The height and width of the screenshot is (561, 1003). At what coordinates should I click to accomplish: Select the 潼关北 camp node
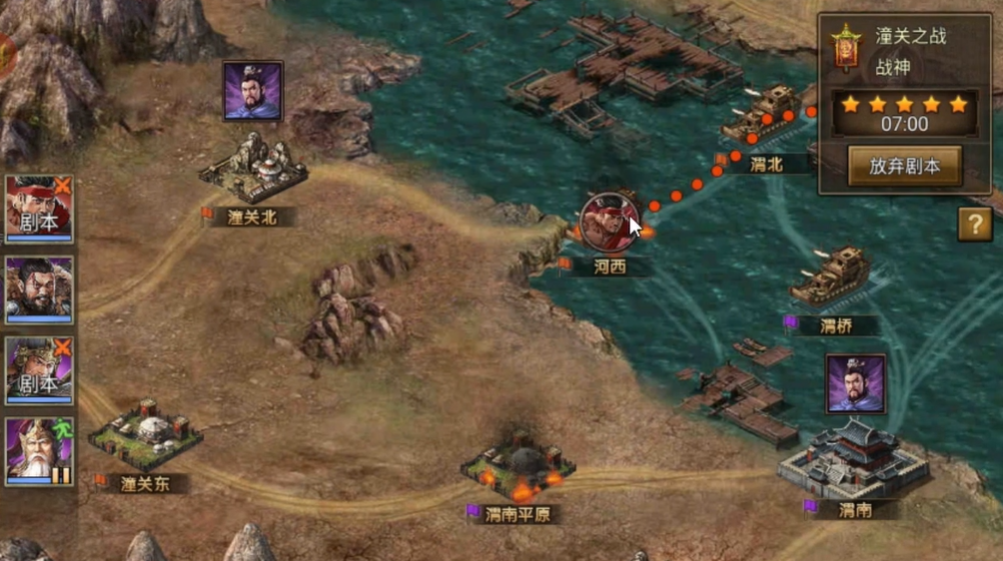252,169
